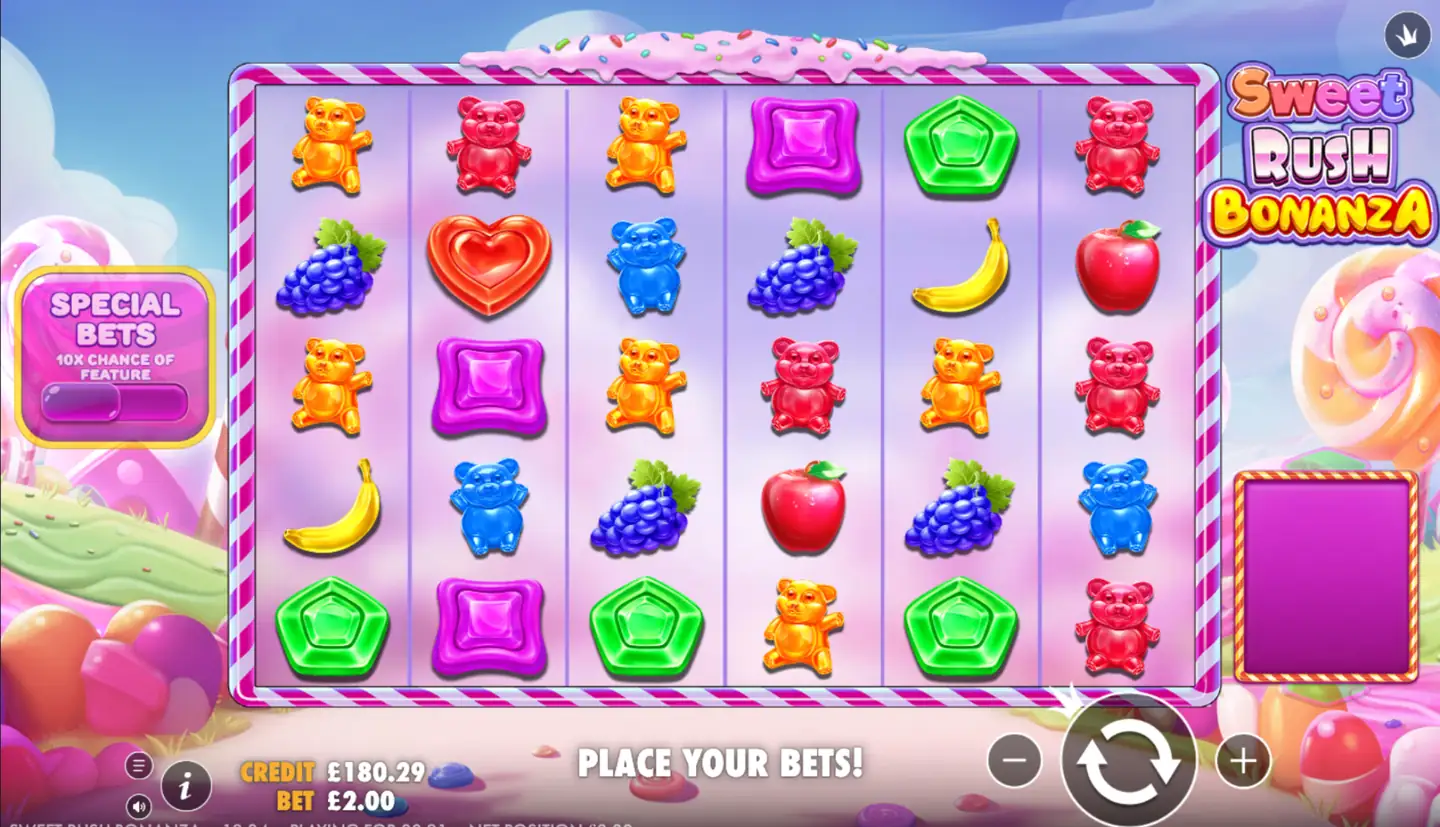Mute the sound using the speaker icon
Screen dimensions: 1440x827
(x=140, y=806)
